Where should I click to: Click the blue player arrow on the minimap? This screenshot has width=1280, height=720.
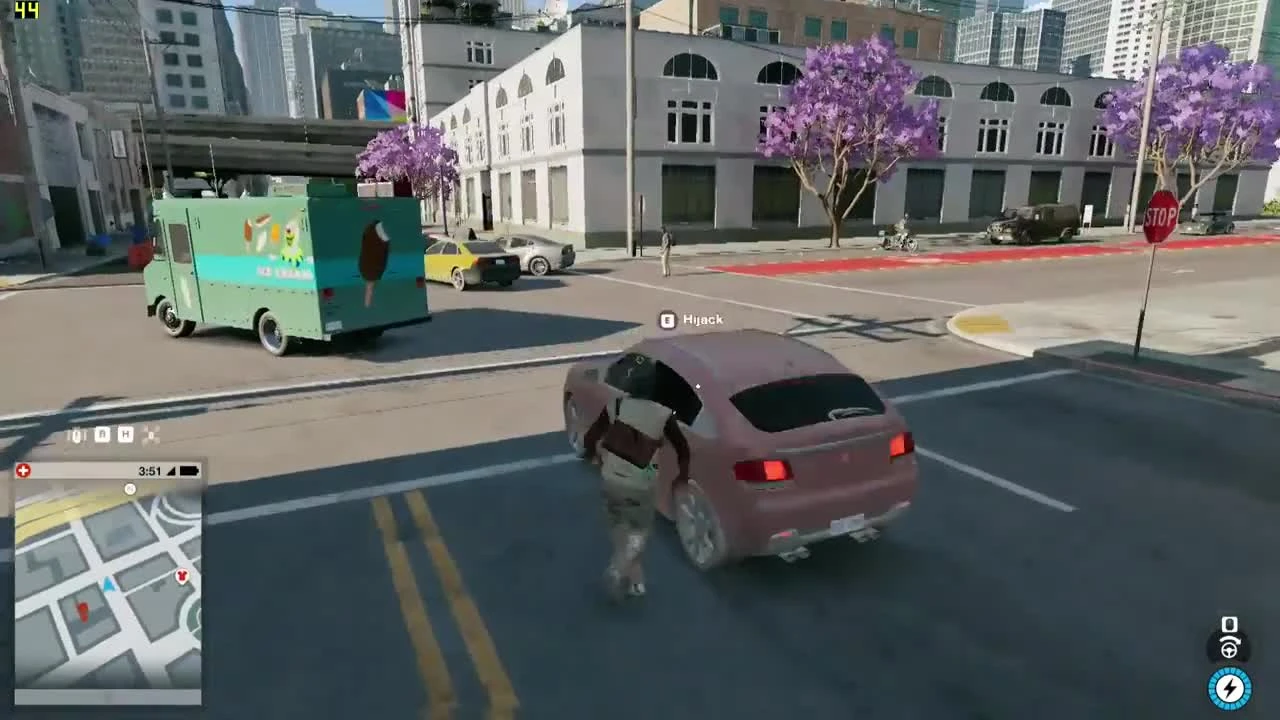click(x=108, y=585)
